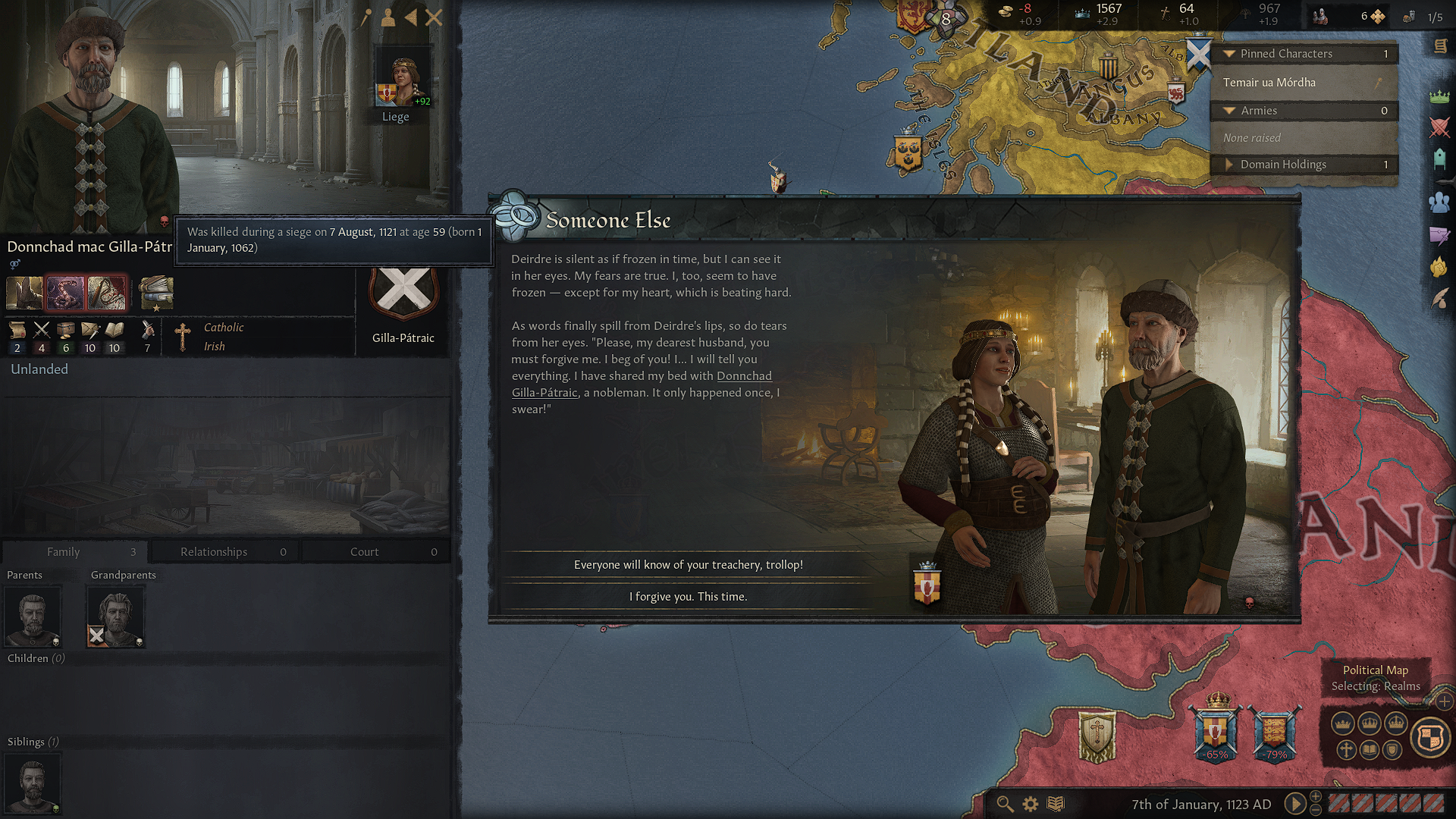Follow the Donnchad Gilla-Pátraic name link

pyautogui.click(x=743, y=376)
